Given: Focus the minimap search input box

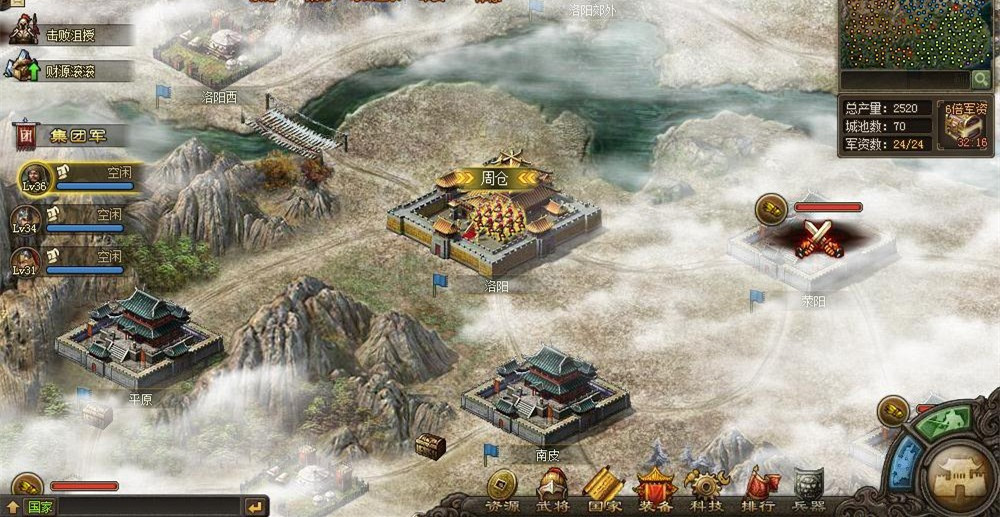Looking at the screenshot, I should pos(904,79).
